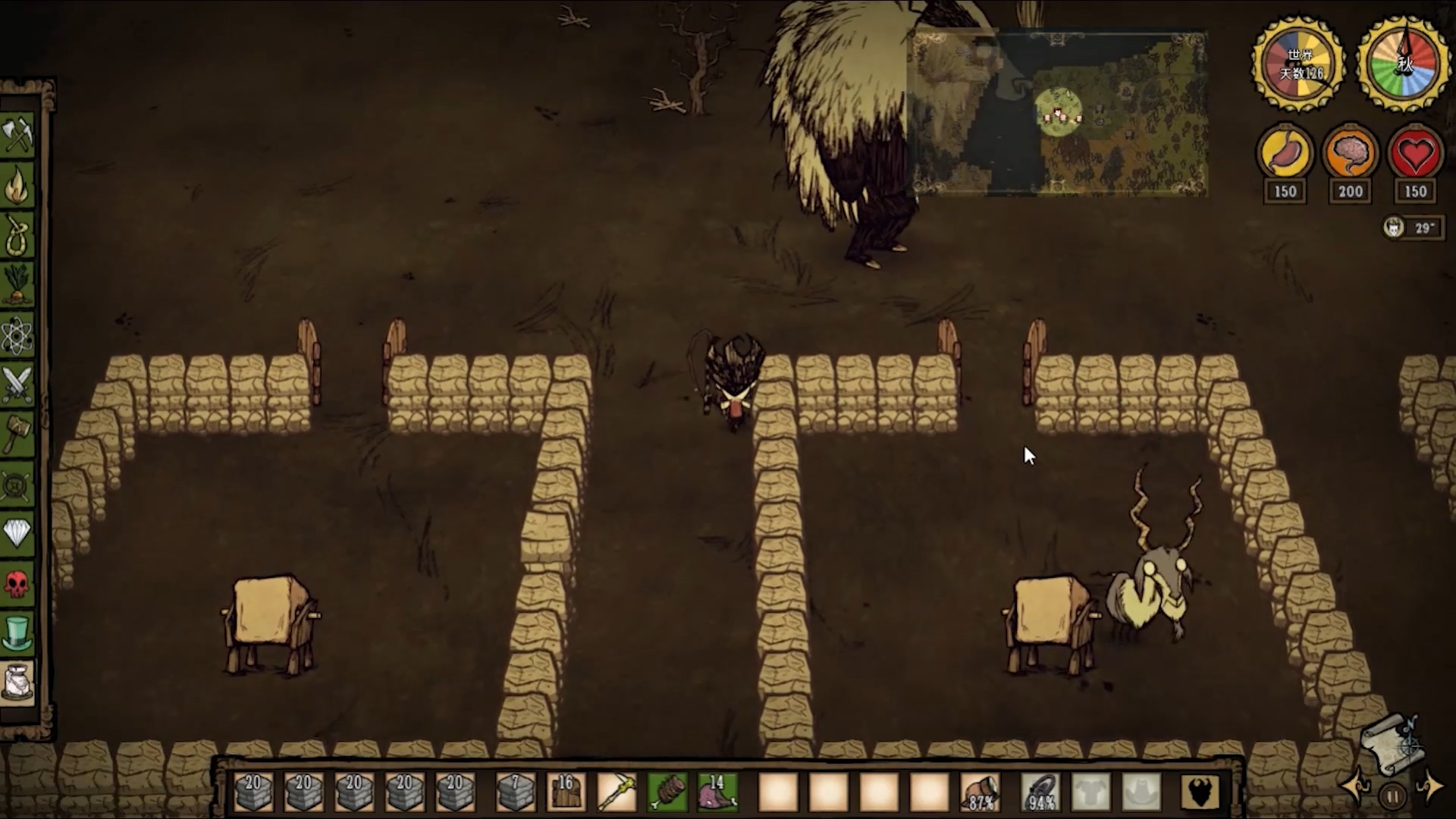Open the crafting tab with the white sack icon
1456x819 pixels.
point(17,682)
